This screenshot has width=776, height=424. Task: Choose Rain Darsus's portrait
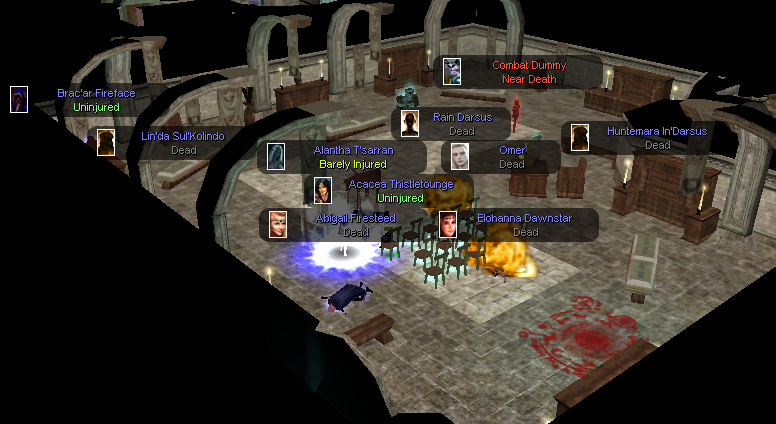point(409,123)
